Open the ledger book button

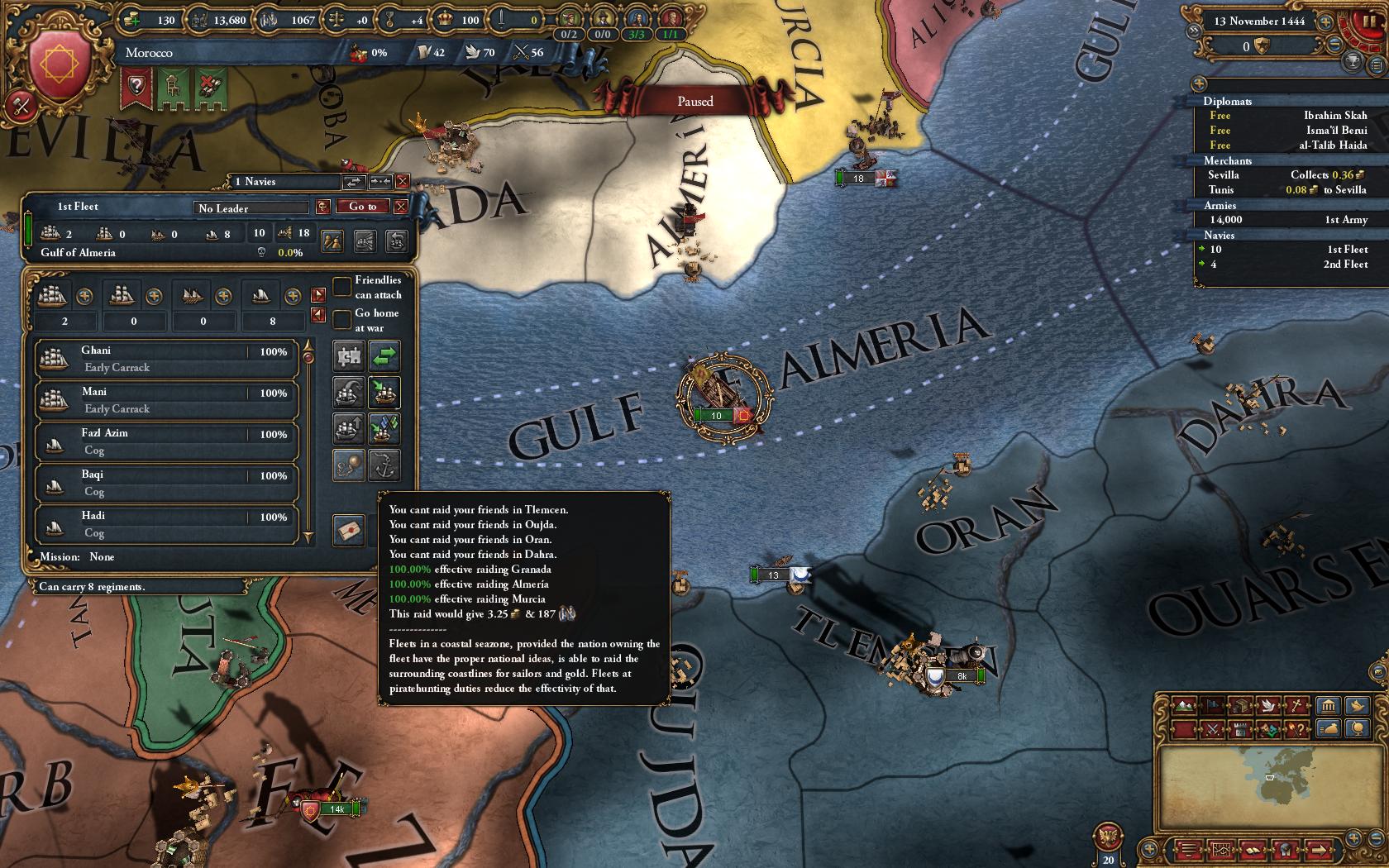tap(1253, 849)
